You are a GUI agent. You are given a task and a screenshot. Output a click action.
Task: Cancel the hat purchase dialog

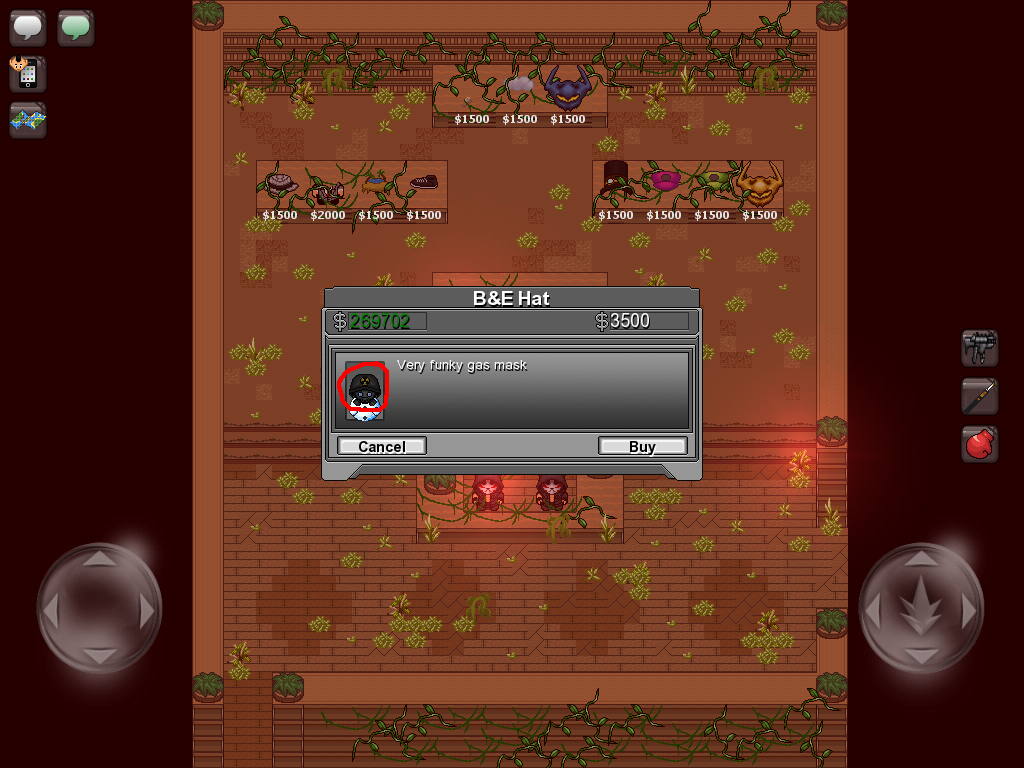point(382,446)
